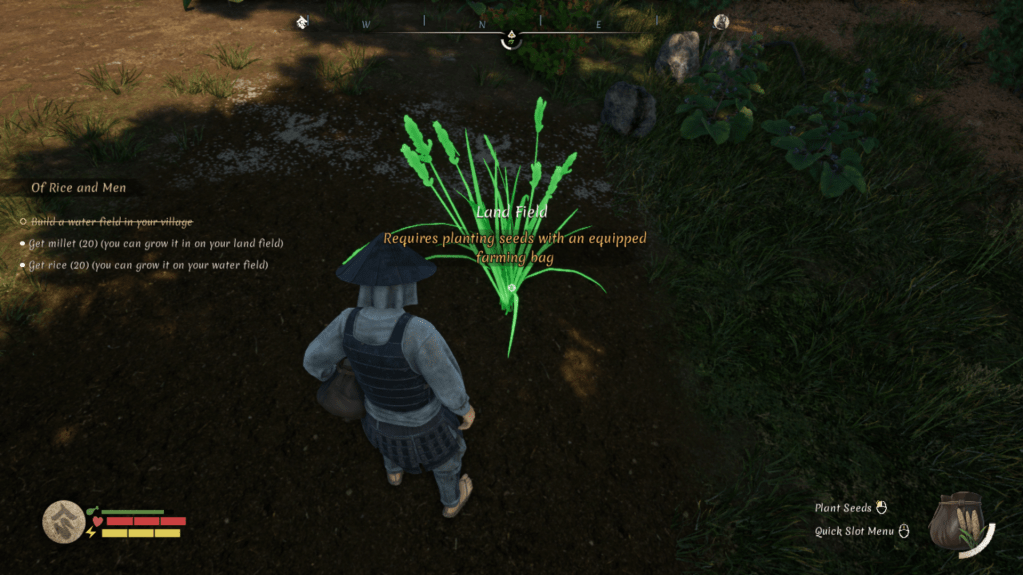Open the Of Rice and Men quest tracker

(79, 188)
